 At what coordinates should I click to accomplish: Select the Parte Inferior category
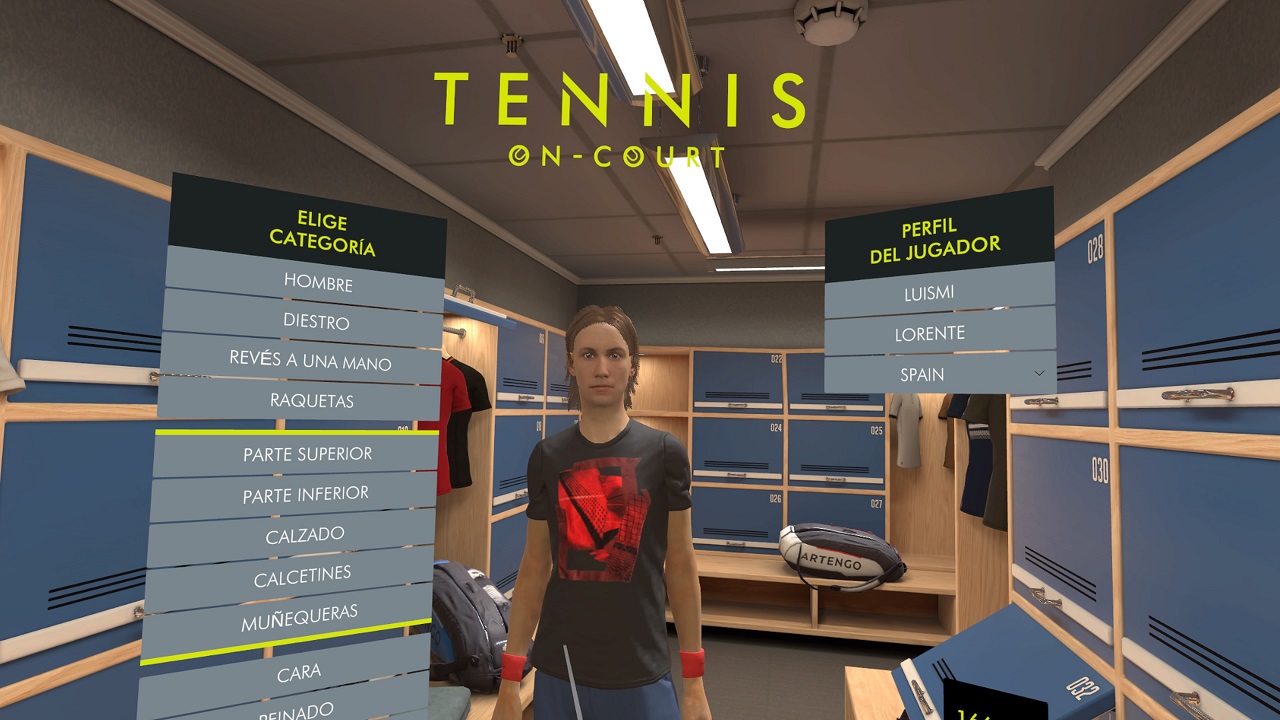305,494
